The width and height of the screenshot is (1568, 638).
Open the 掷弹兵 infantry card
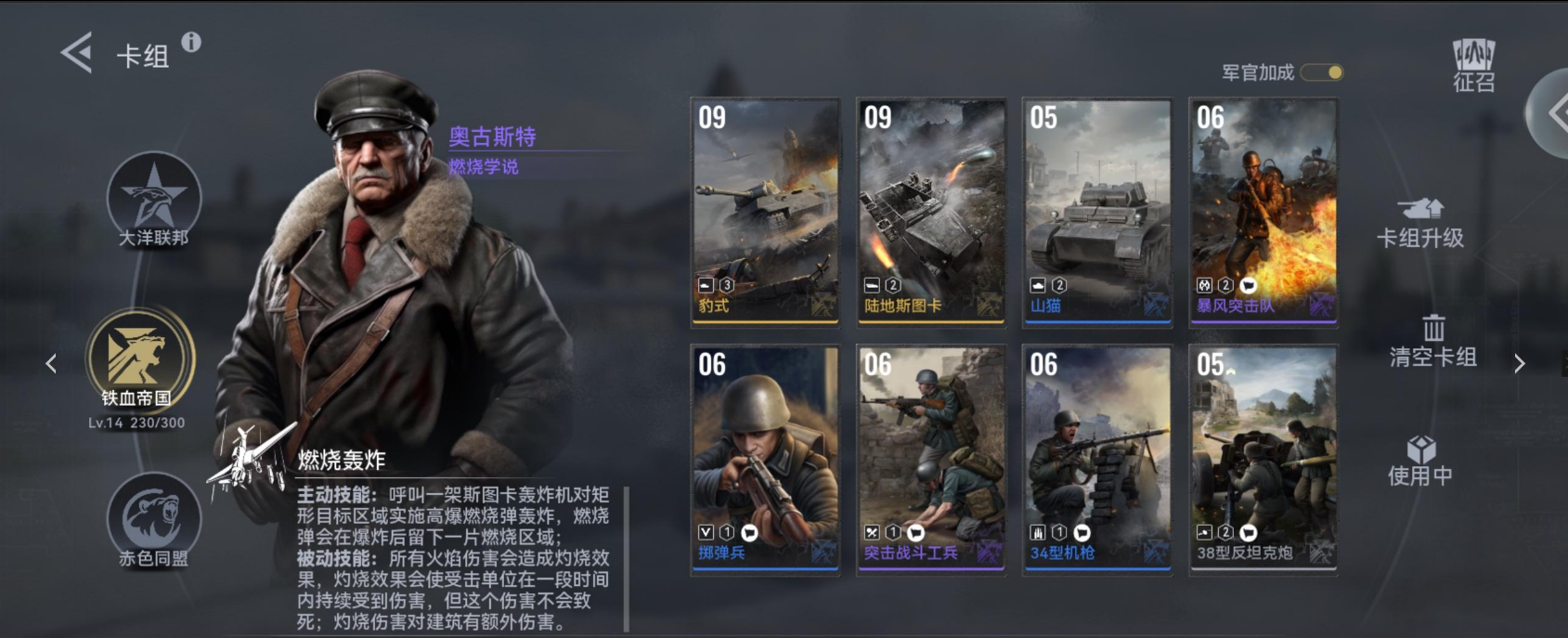[x=765, y=460]
